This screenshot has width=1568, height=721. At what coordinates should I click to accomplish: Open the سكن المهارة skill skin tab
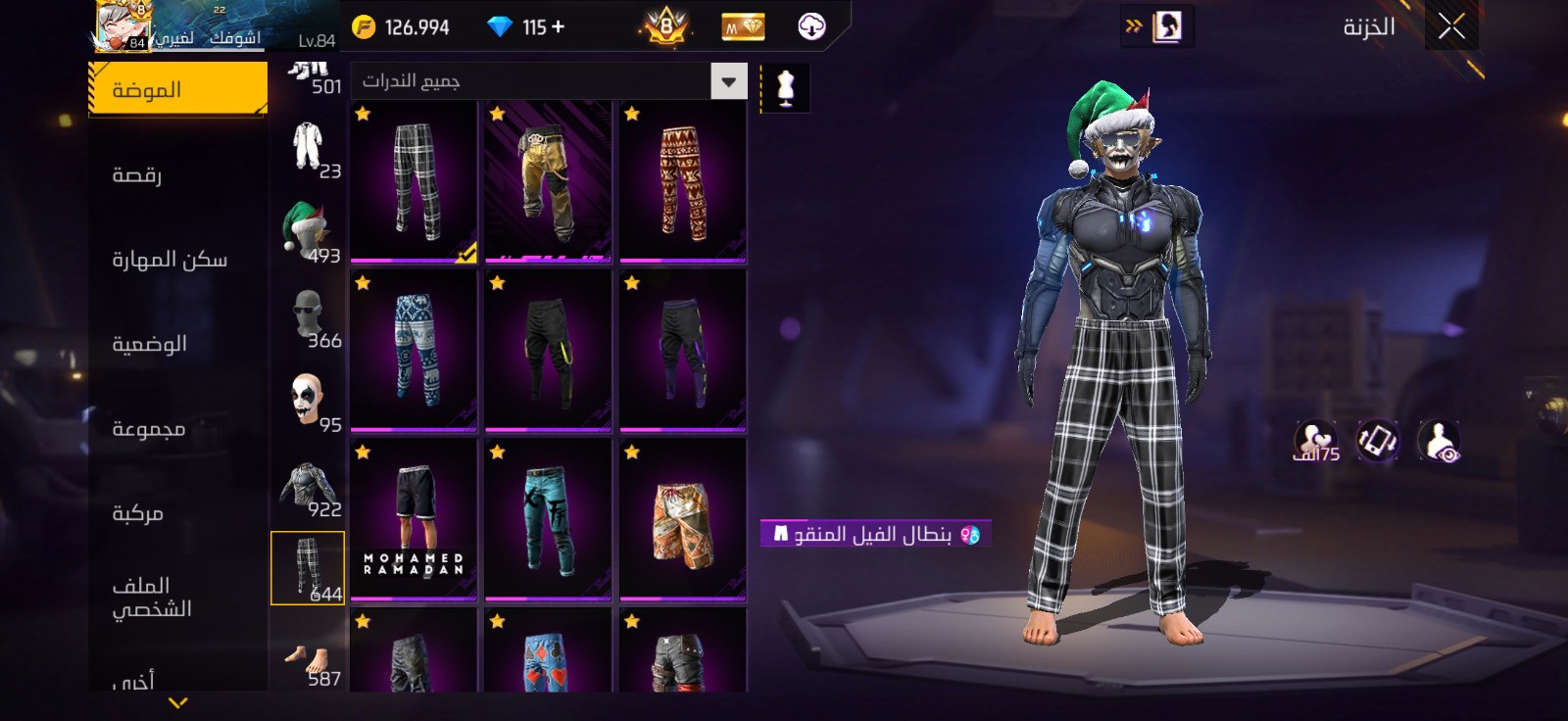[170, 260]
